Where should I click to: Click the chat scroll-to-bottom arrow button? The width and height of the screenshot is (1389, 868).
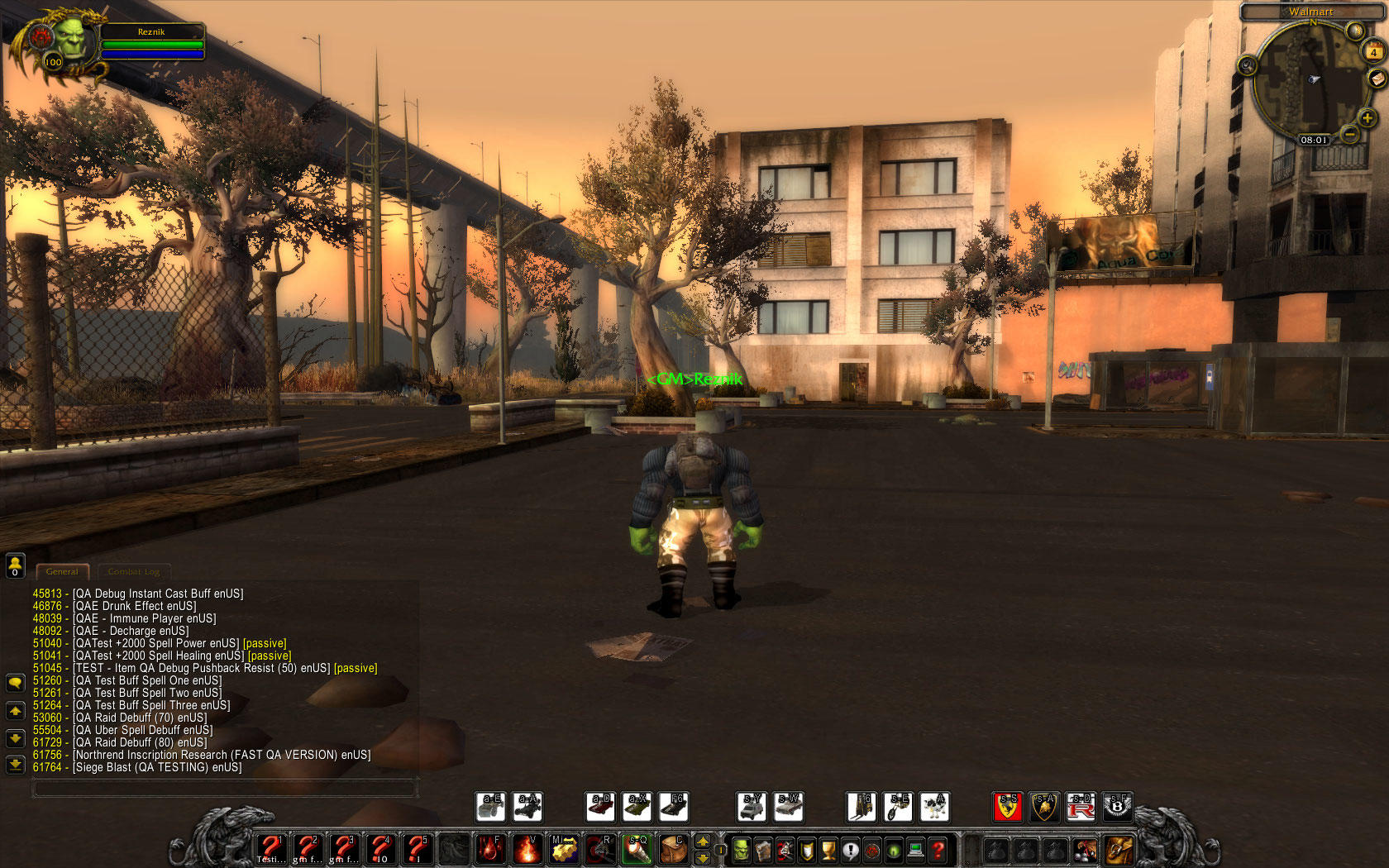point(15,765)
